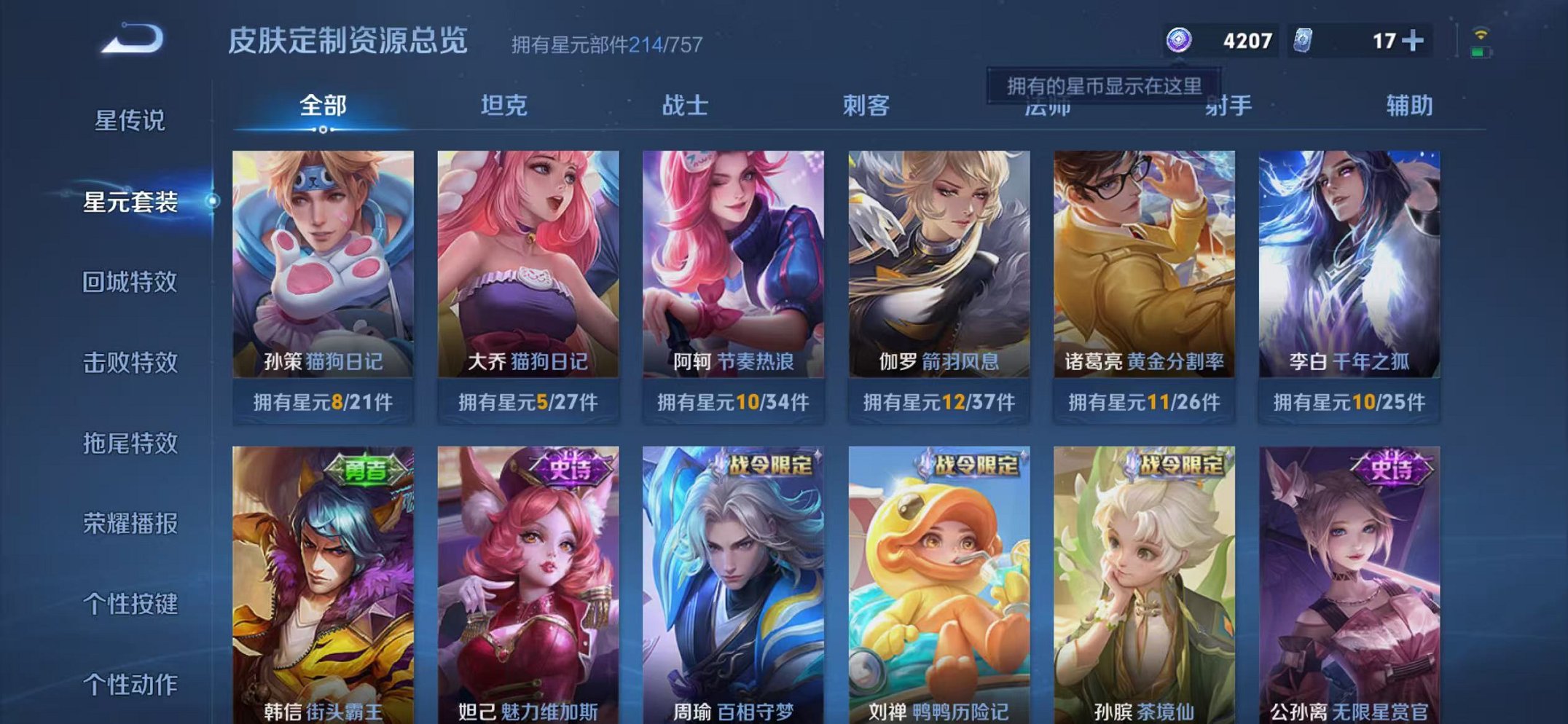Switch to the 射手 marksman tab
The height and width of the screenshot is (724, 1568).
click(x=1228, y=106)
